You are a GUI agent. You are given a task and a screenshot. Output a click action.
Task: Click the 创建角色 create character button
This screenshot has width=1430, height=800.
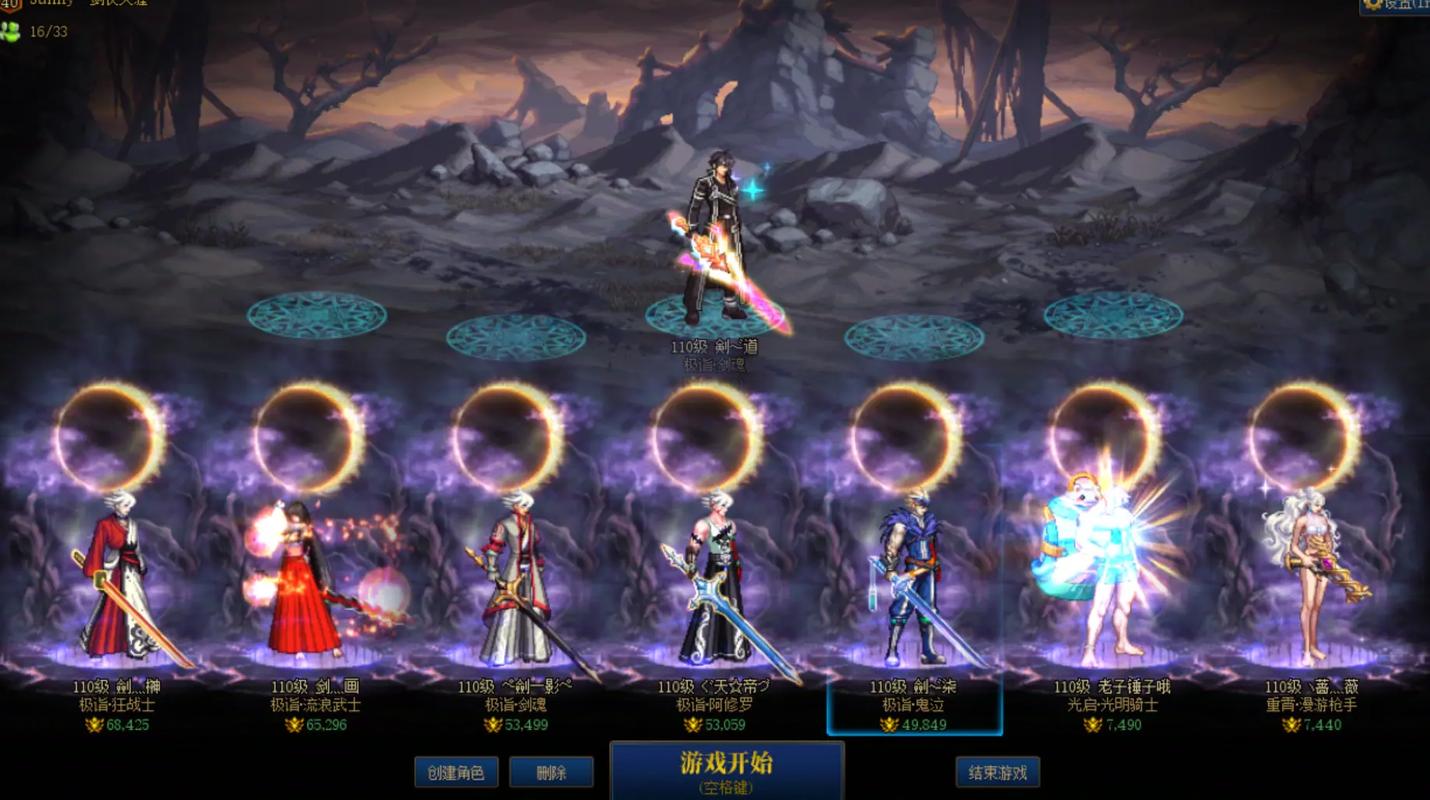click(x=455, y=773)
